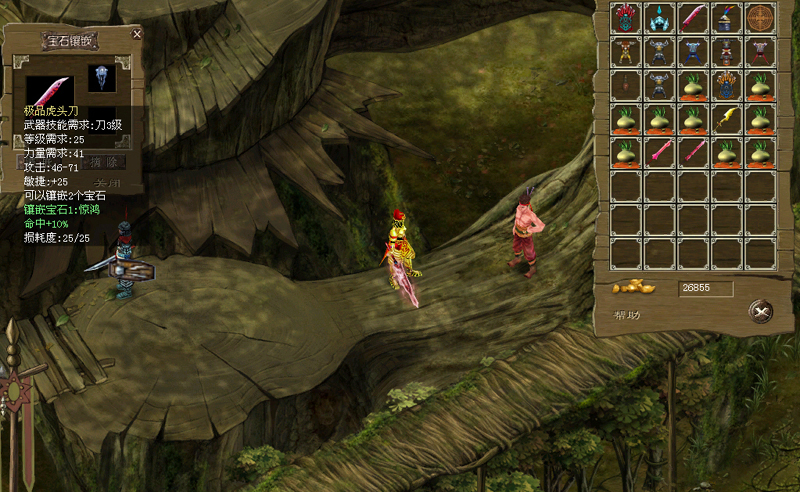Screen dimensions: 800x492
Task: Pick the blue crystal helmet item
Action: click(x=660, y=18)
